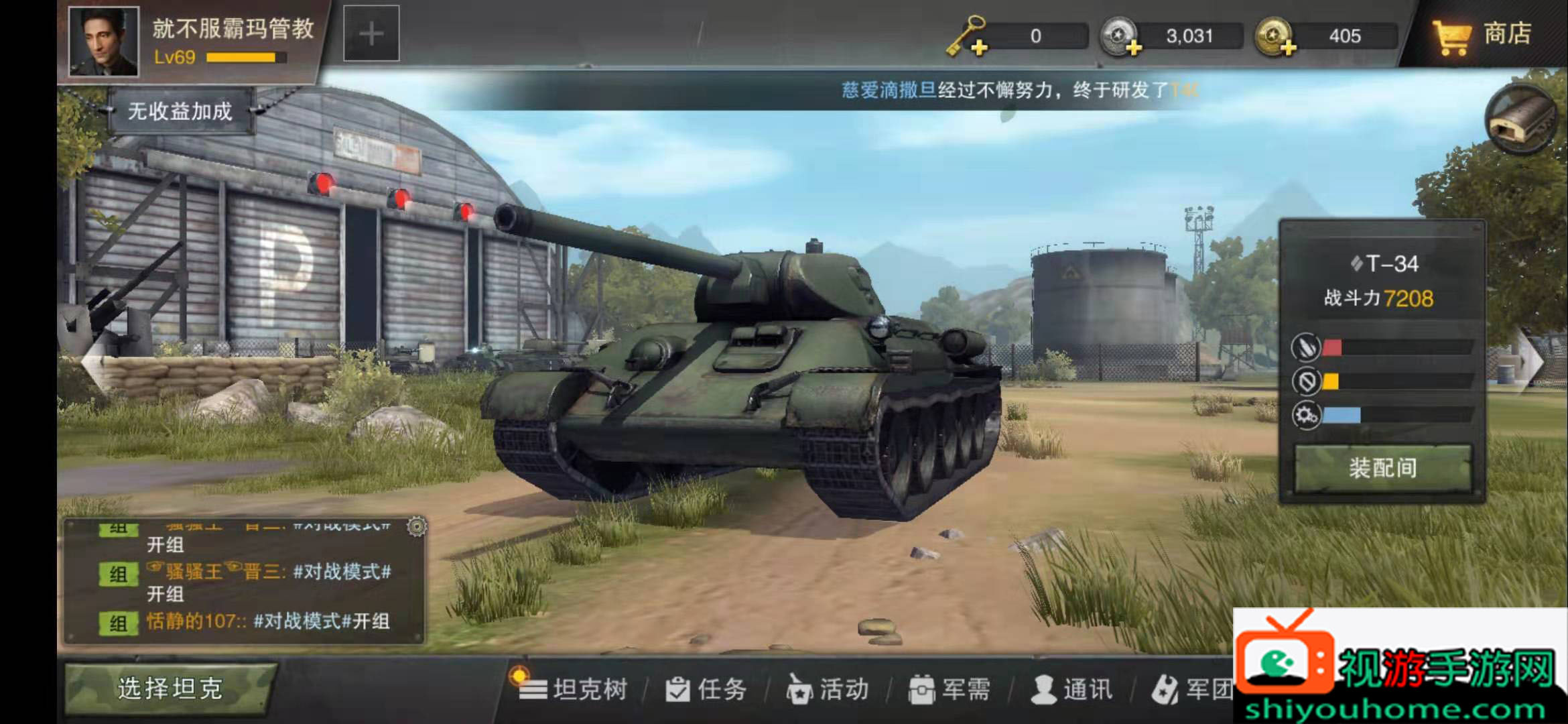Open the 军团 legion menu
The width and height of the screenshot is (1568, 724).
(1194, 689)
